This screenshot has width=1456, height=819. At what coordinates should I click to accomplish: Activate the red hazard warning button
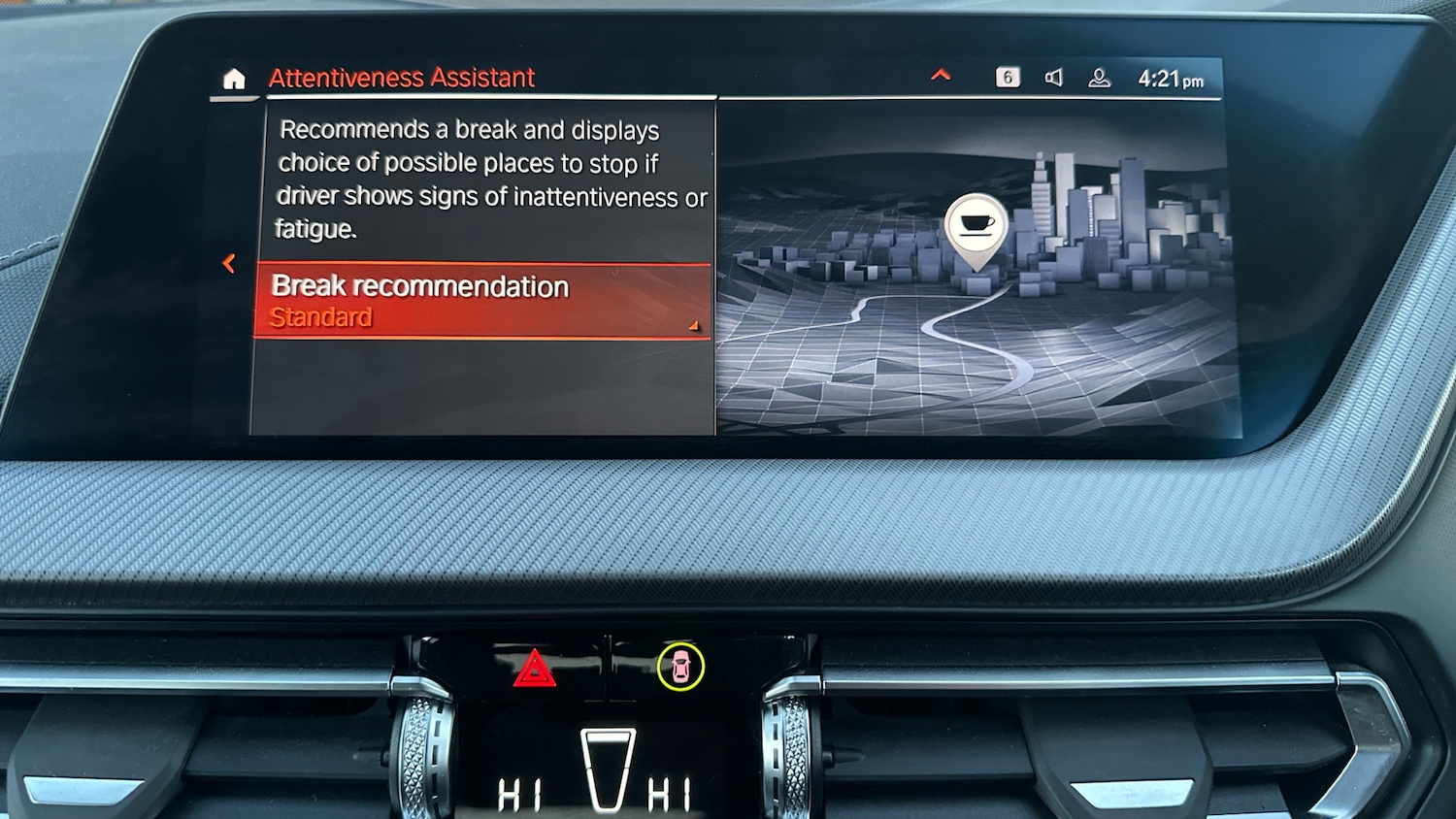[534, 669]
